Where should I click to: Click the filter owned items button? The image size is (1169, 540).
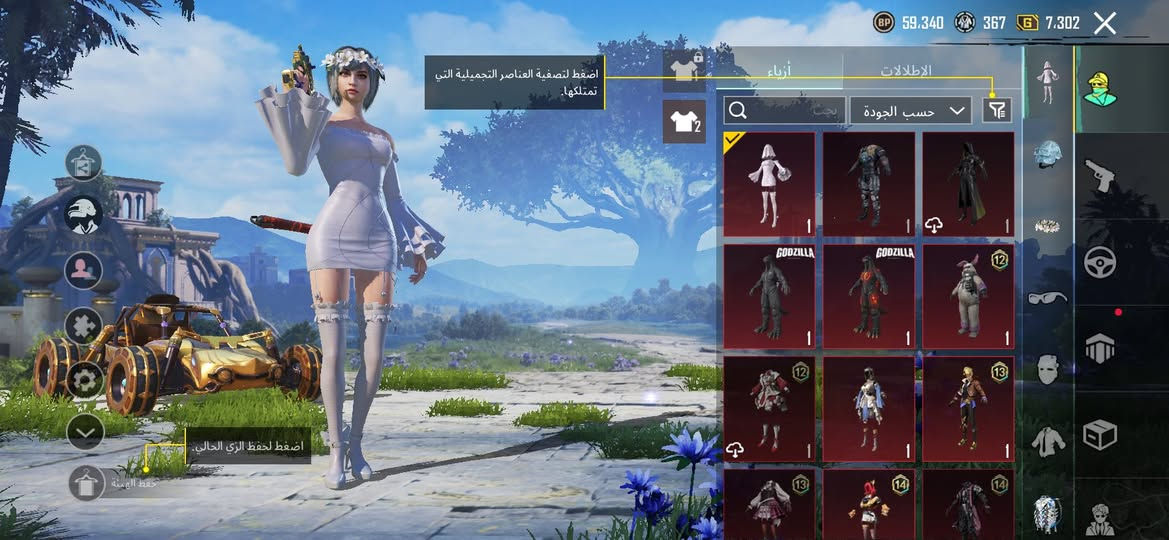997,111
